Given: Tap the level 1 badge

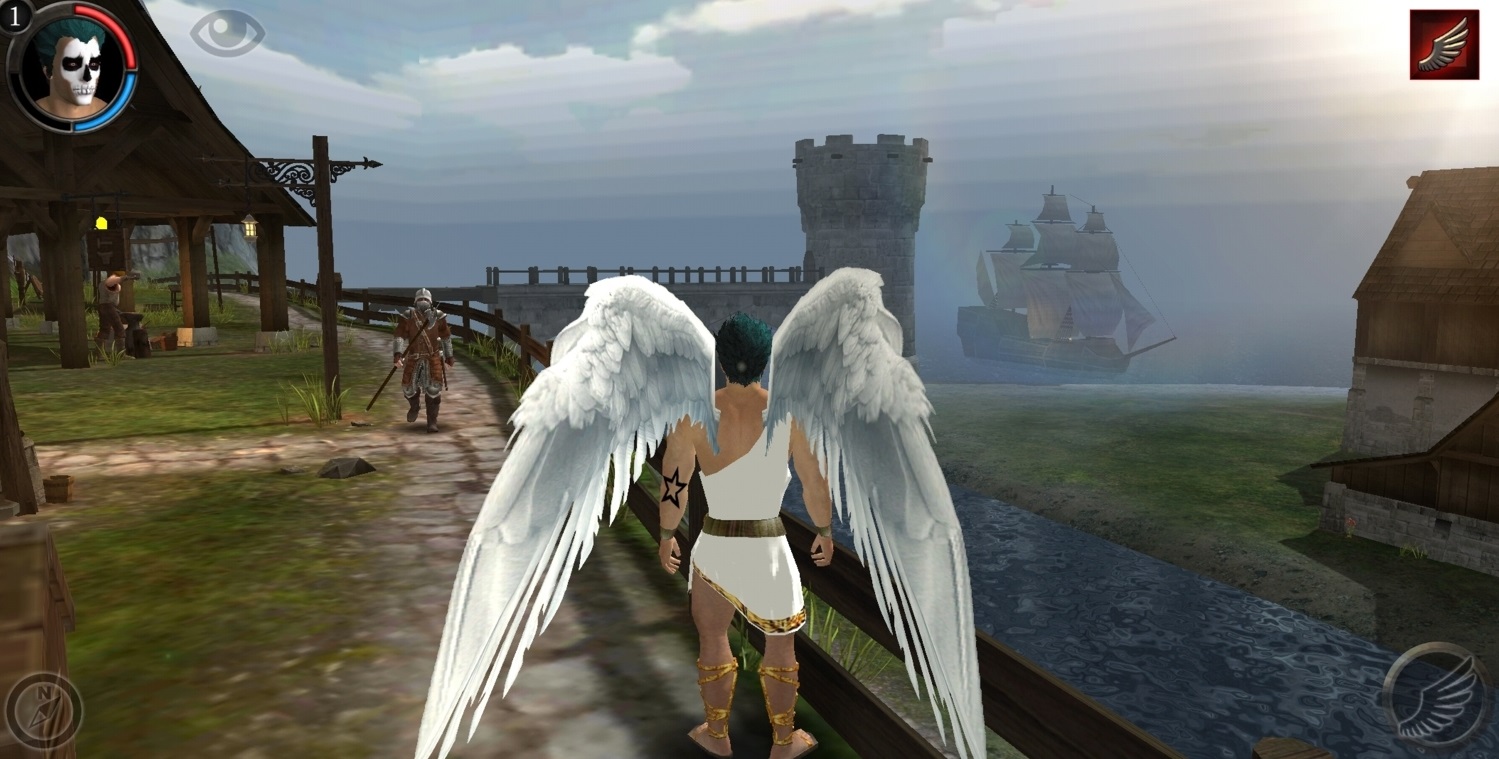Looking at the screenshot, I should [13, 19].
